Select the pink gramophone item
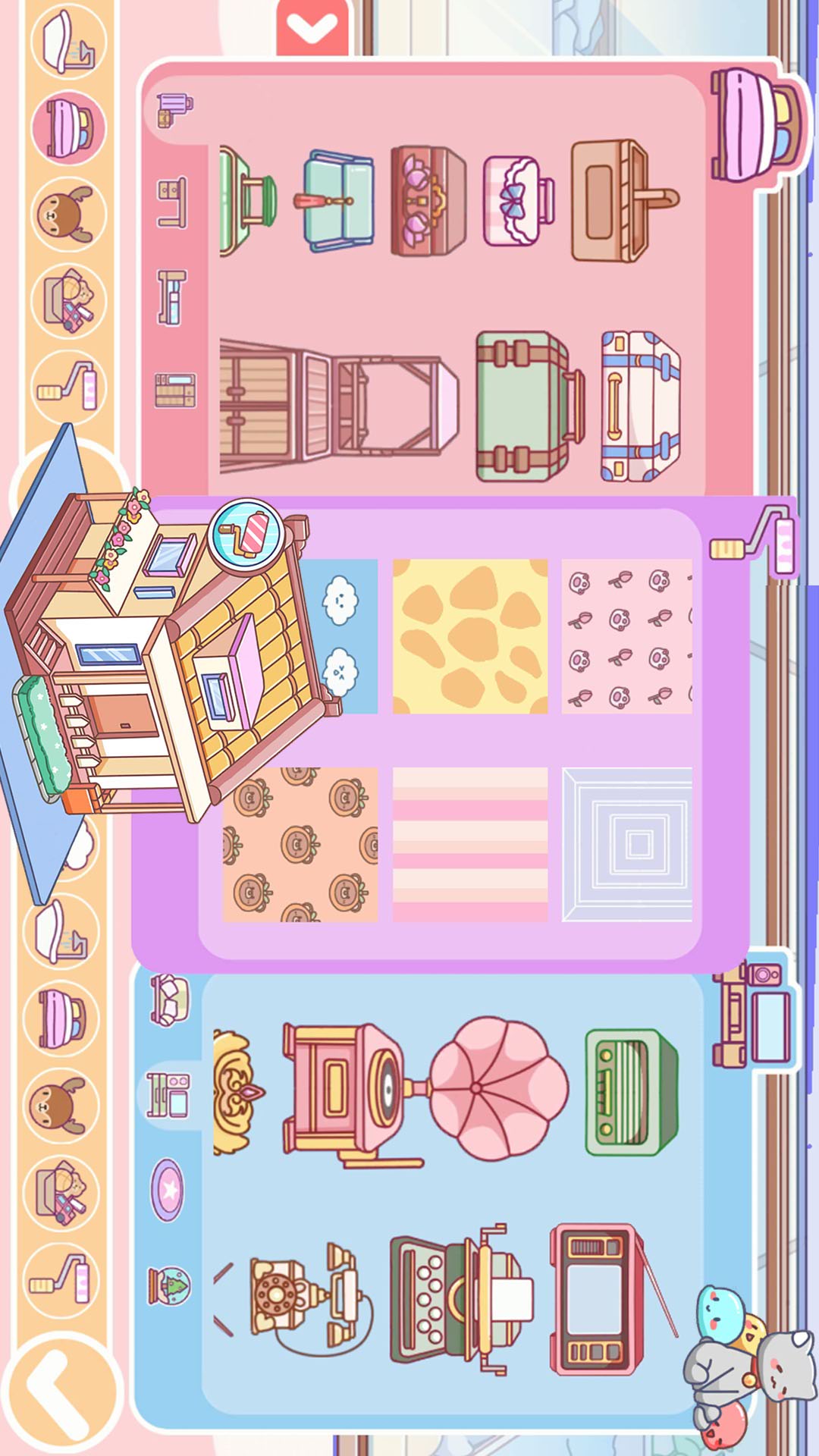This screenshot has height=1456, width=819. [425, 1090]
